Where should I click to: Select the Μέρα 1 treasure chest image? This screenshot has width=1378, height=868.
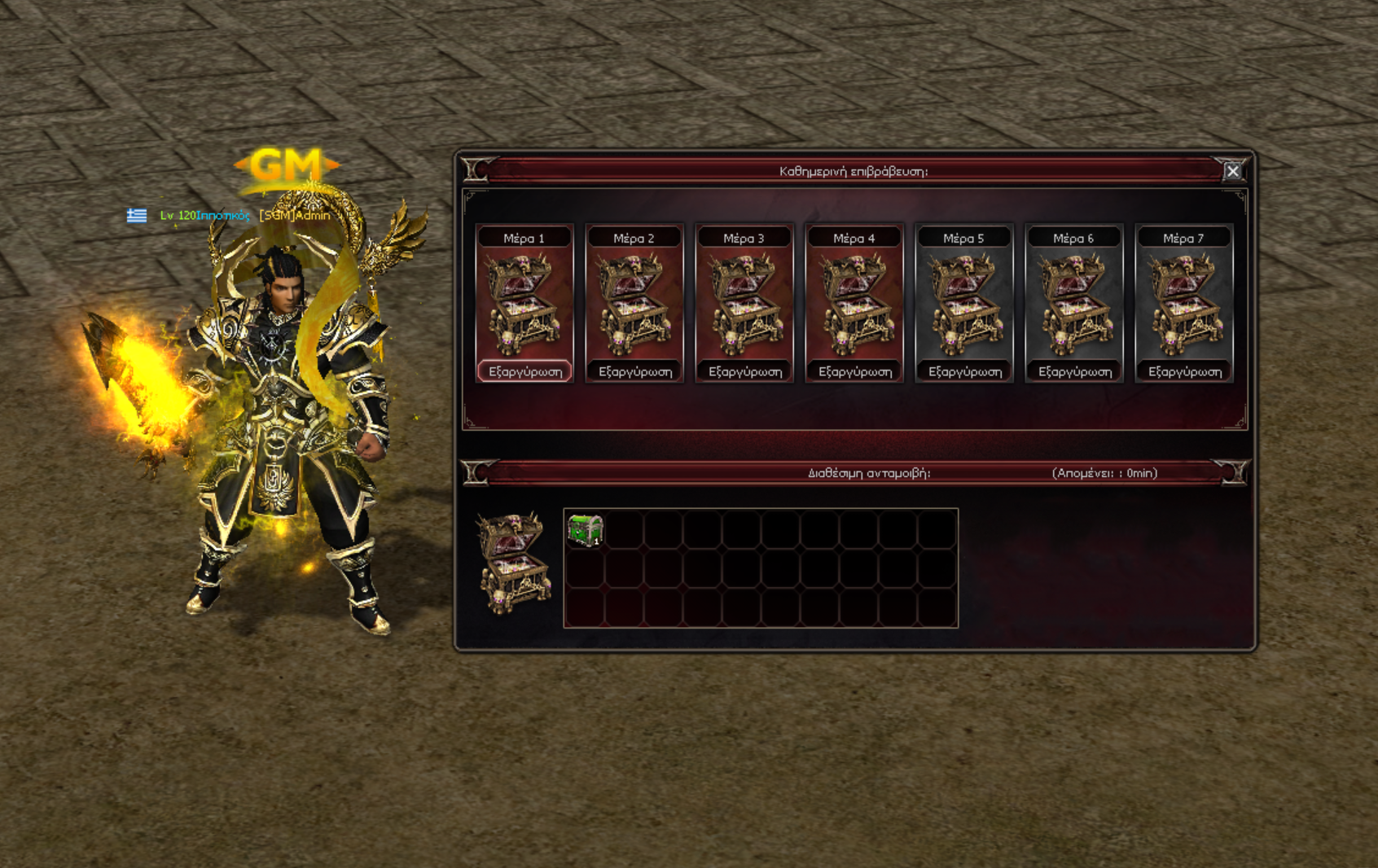(x=524, y=305)
